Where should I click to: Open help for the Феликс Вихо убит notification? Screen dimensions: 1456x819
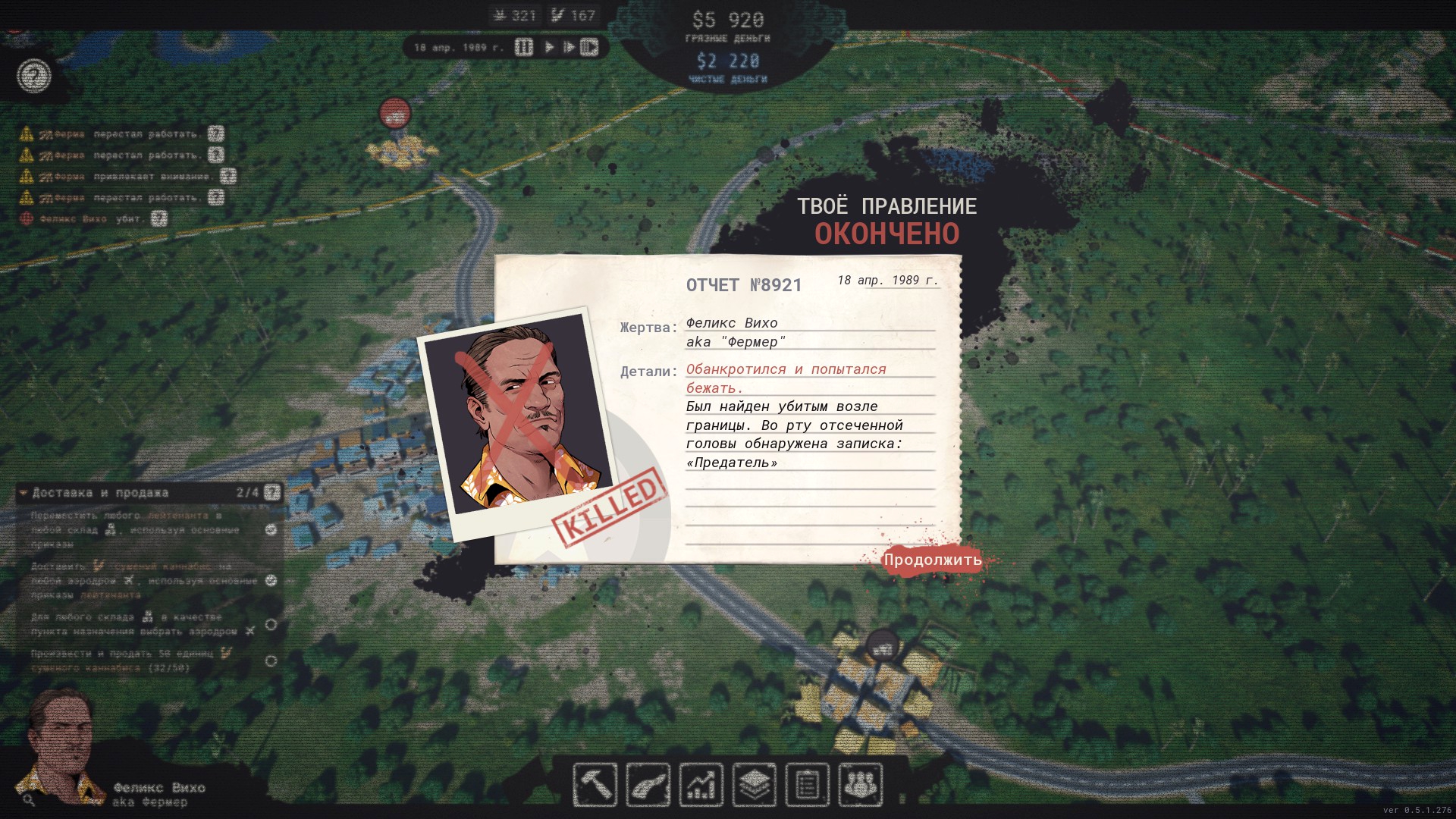[158, 218]
